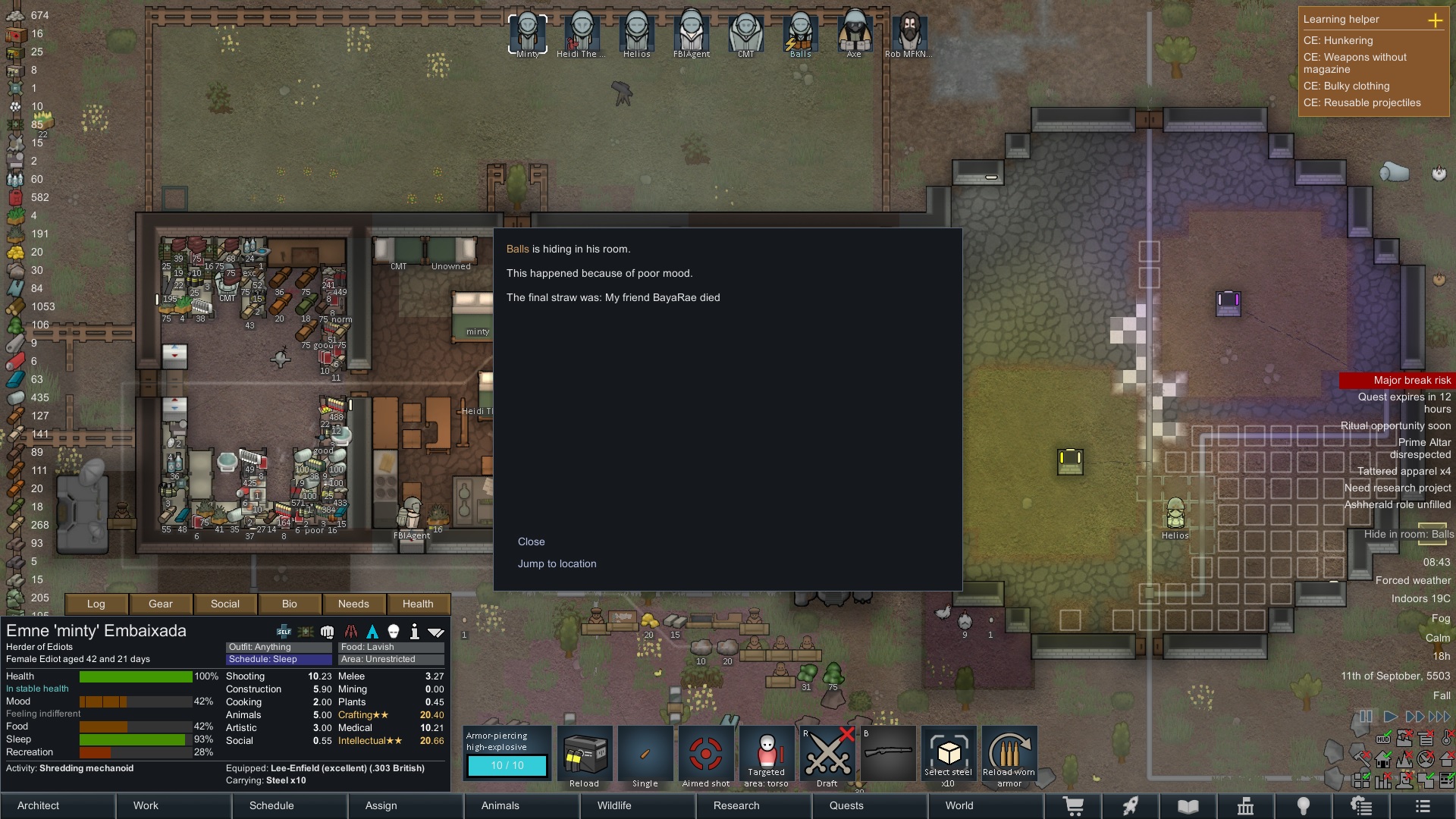
Task: Click the Major break risk alert
Action: (x=1397, y=380)
